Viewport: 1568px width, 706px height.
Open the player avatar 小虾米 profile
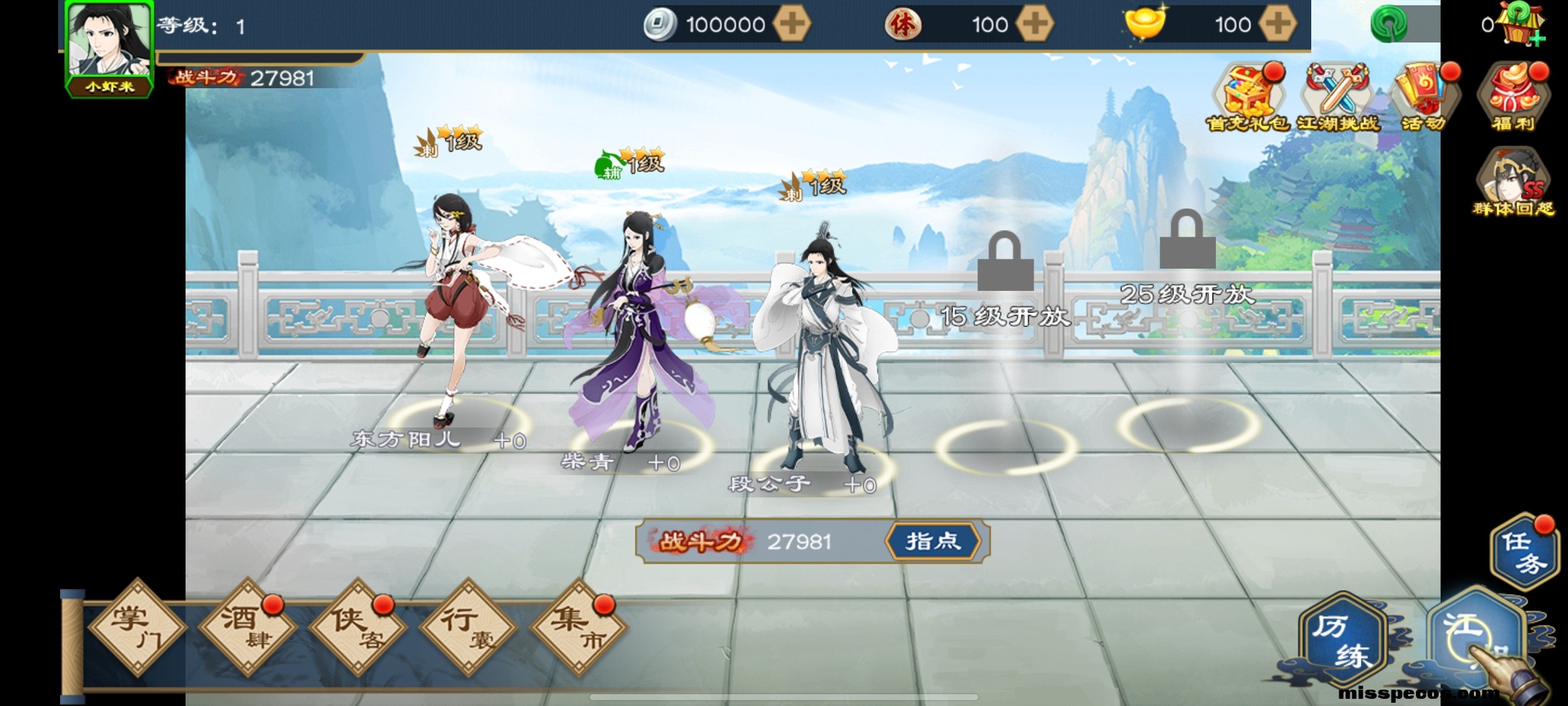tap(110, 47)
